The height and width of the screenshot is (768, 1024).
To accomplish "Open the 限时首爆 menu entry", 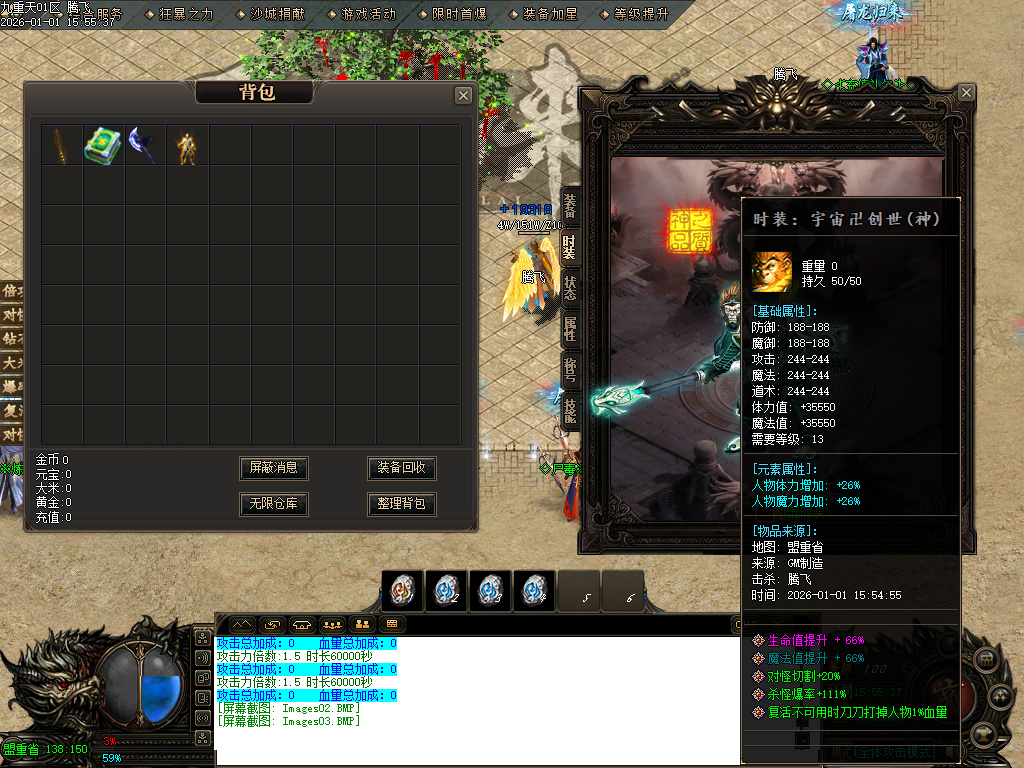I will point(459,14).
